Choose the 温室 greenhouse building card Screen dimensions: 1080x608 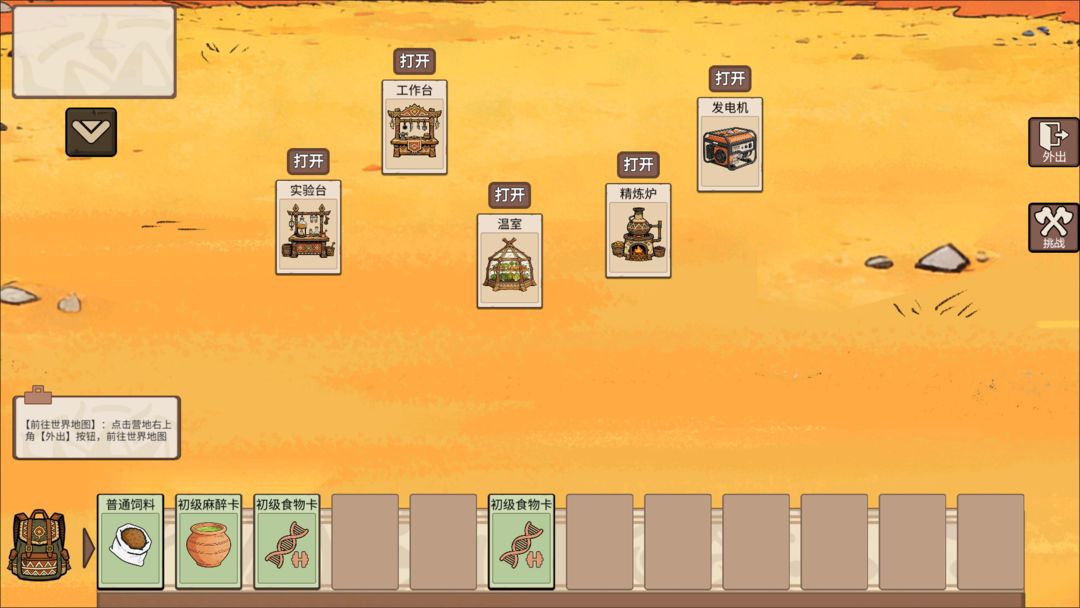(509, 262)
